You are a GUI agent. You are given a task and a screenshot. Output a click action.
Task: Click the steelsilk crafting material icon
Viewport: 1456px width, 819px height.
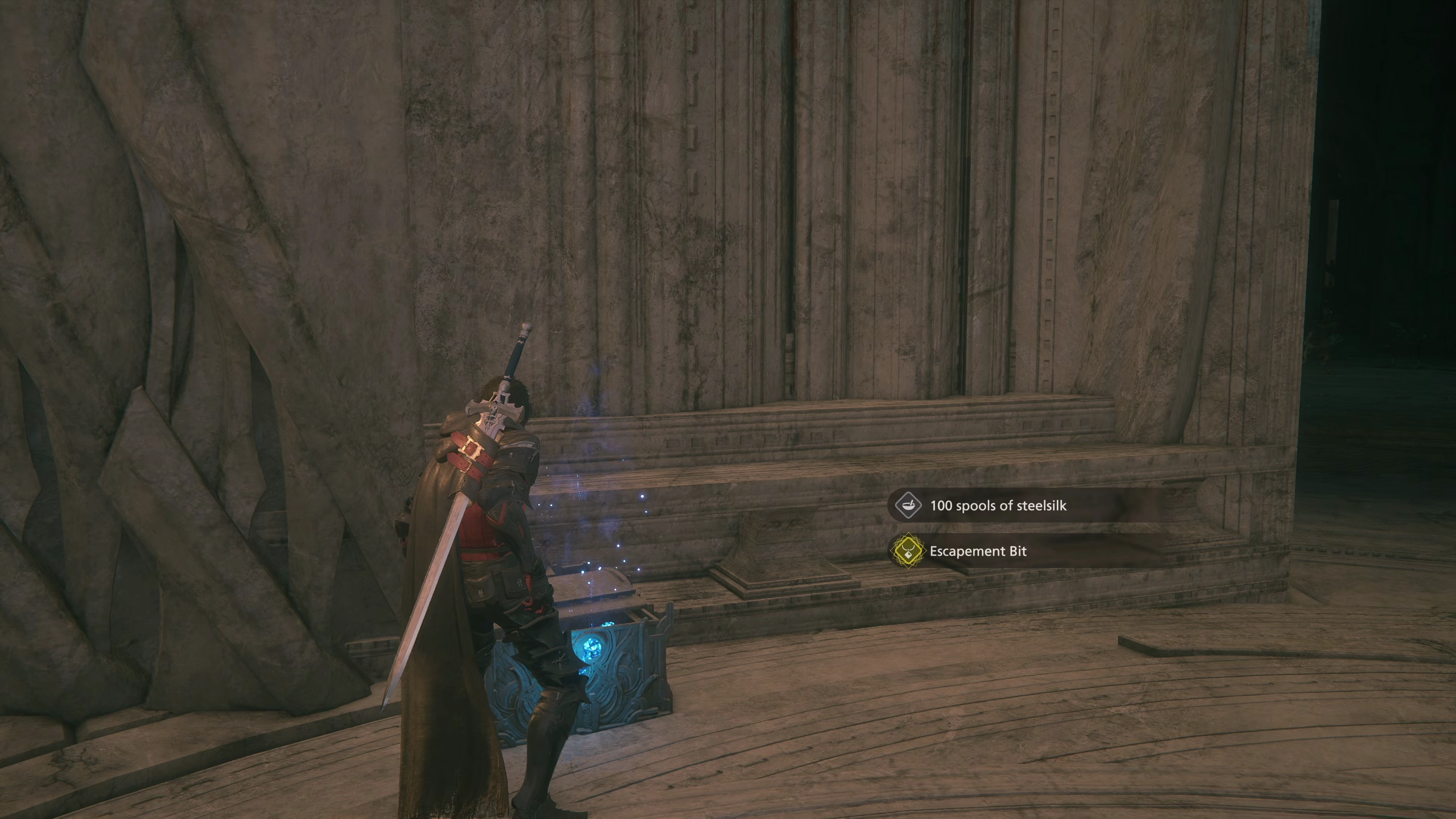(x=908, y=505)
